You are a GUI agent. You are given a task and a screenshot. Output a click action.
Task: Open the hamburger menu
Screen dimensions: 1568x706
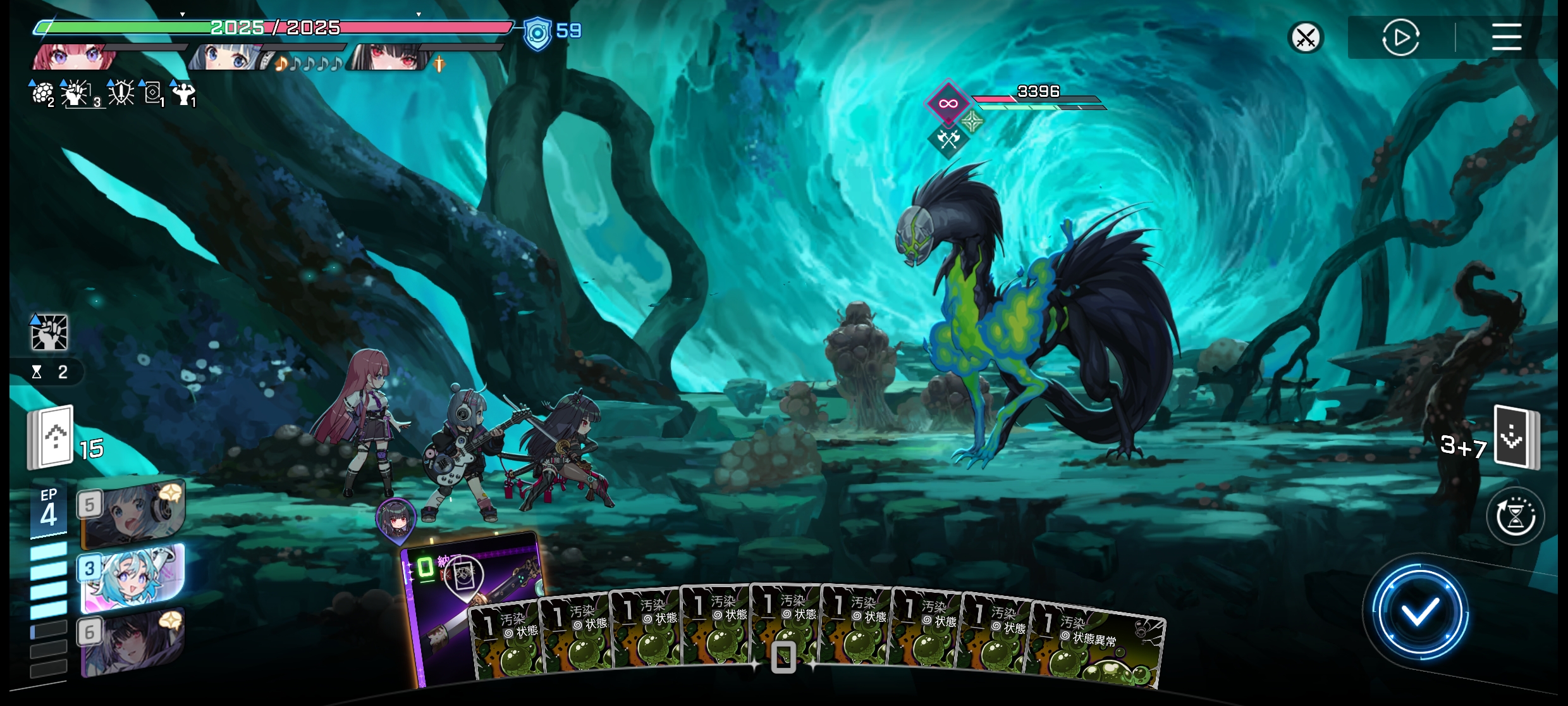click(x=1506, y=37)
